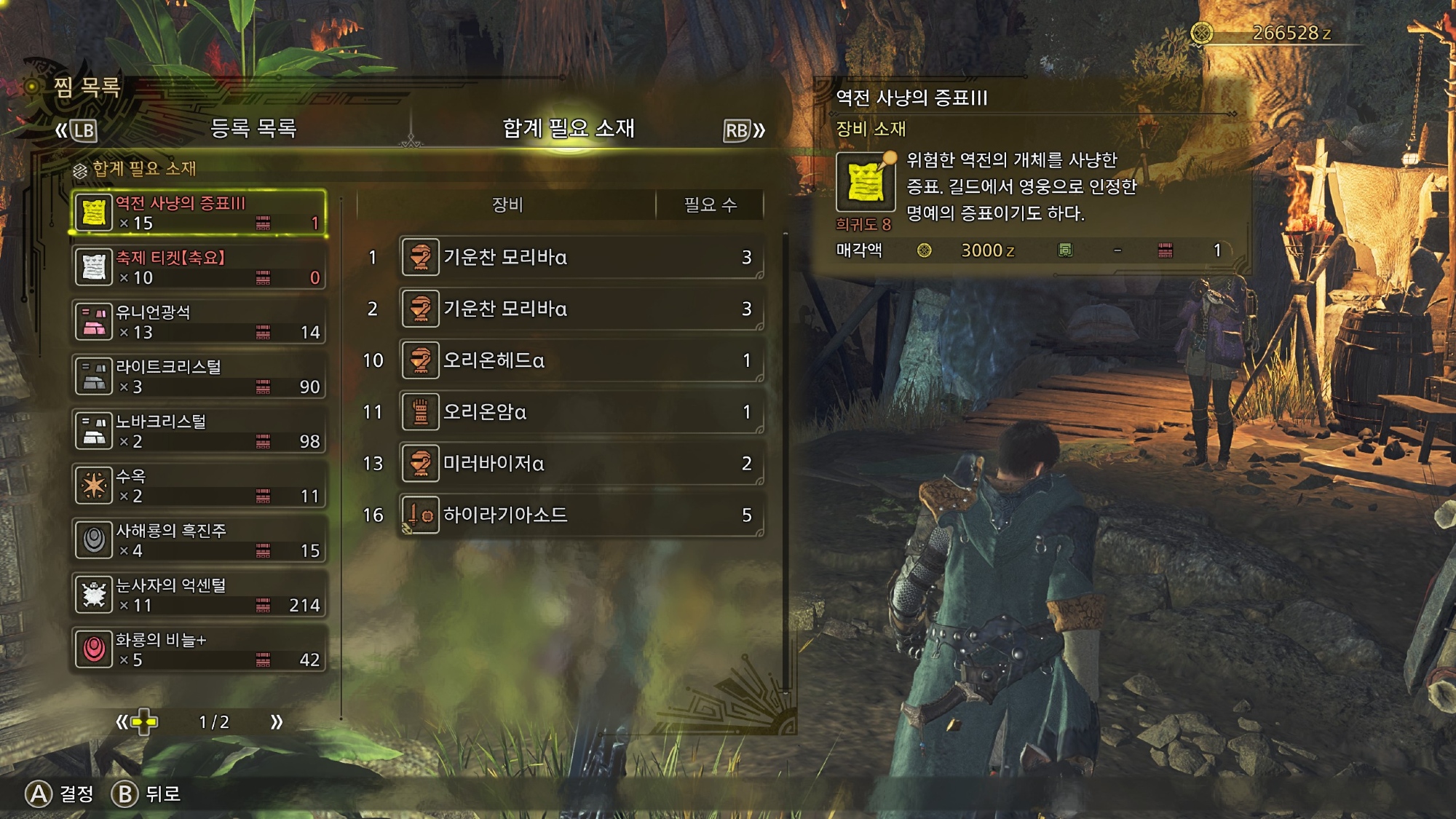Choose the 축제 티켓【축요】 material row
Image resolution: width=1456 pixels, height=819 pixels.
click(198, 267)
